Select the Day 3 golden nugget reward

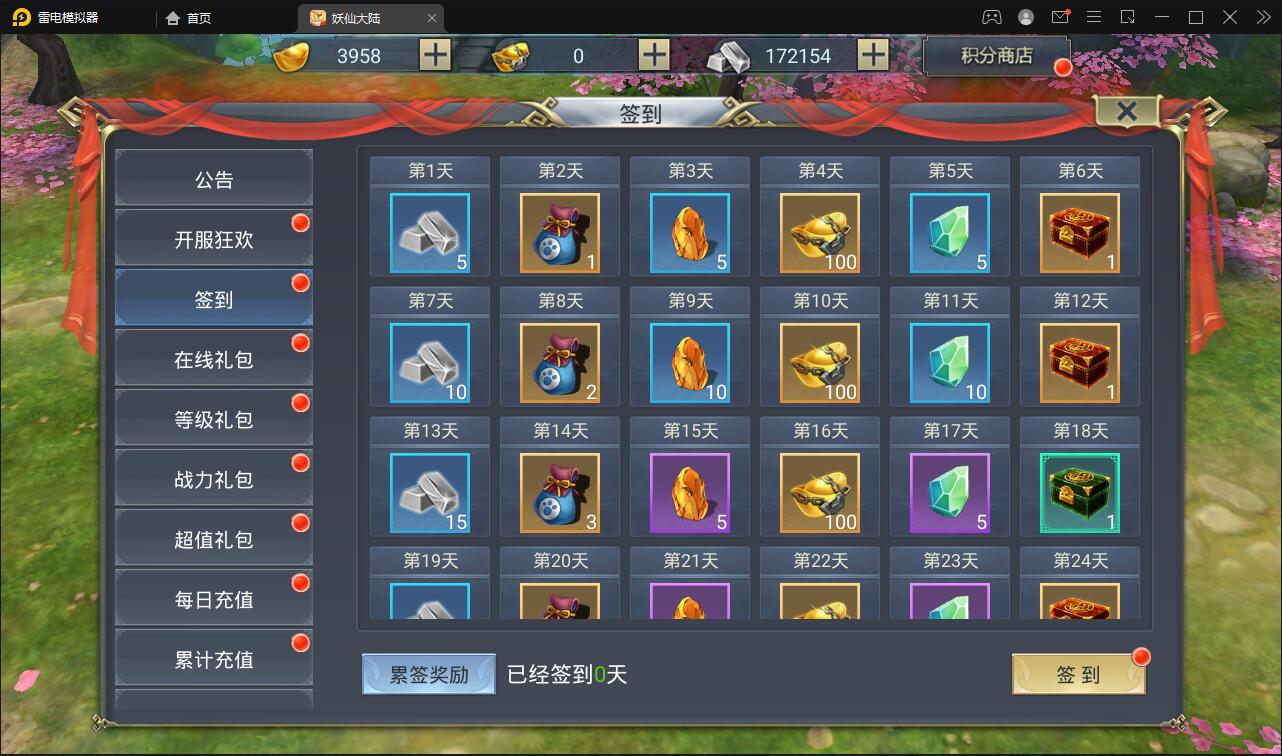pos(689,234)
